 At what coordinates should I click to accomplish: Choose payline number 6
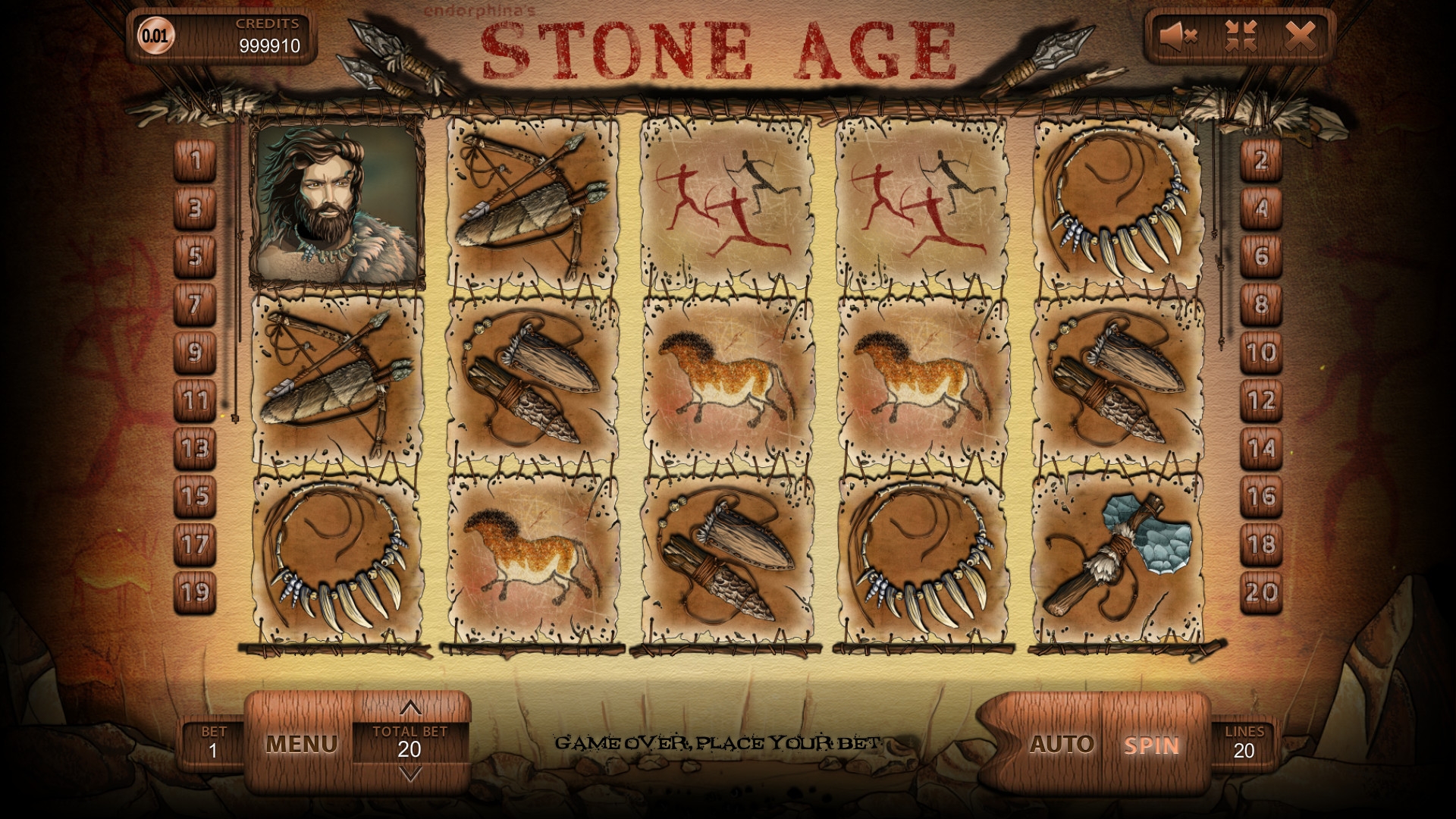[1261, 256]
